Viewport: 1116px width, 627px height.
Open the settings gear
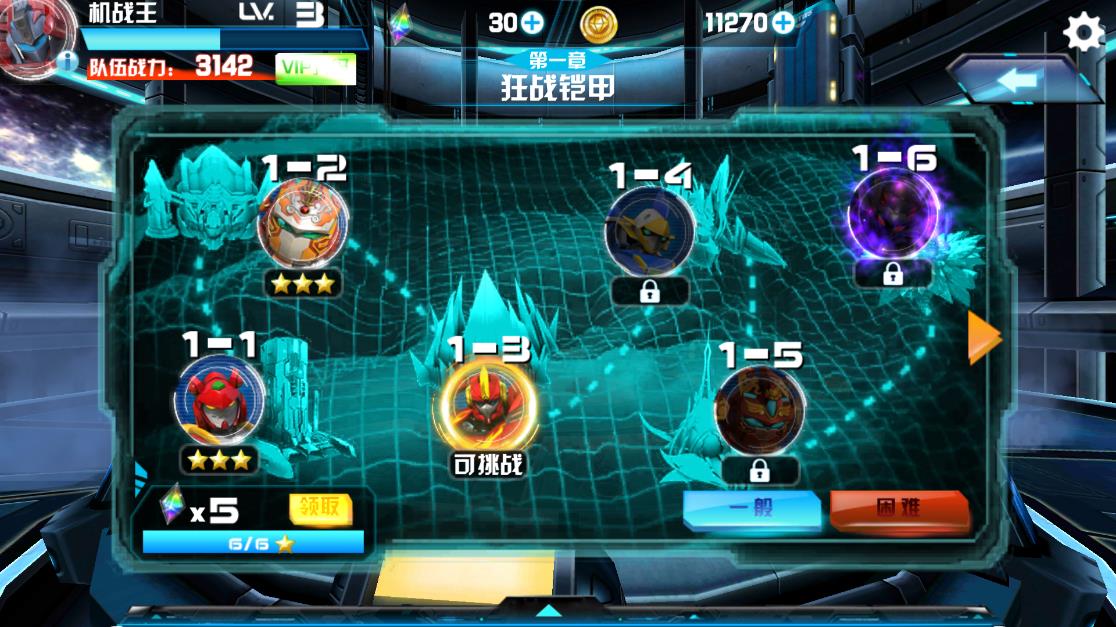pyautogui.click(x=1082, y=33)
